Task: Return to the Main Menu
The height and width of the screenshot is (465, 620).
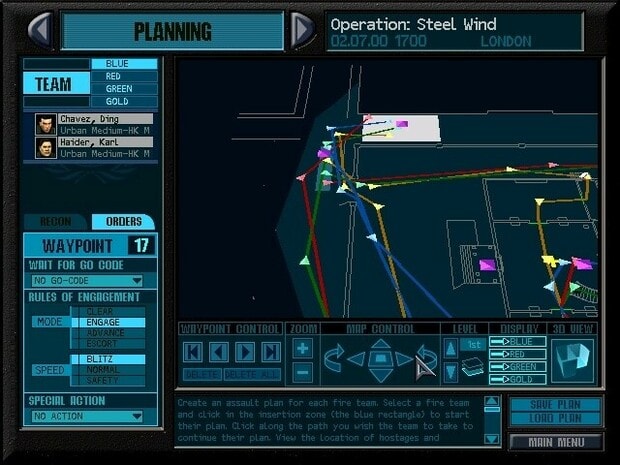Action: [x=555, y=440]
